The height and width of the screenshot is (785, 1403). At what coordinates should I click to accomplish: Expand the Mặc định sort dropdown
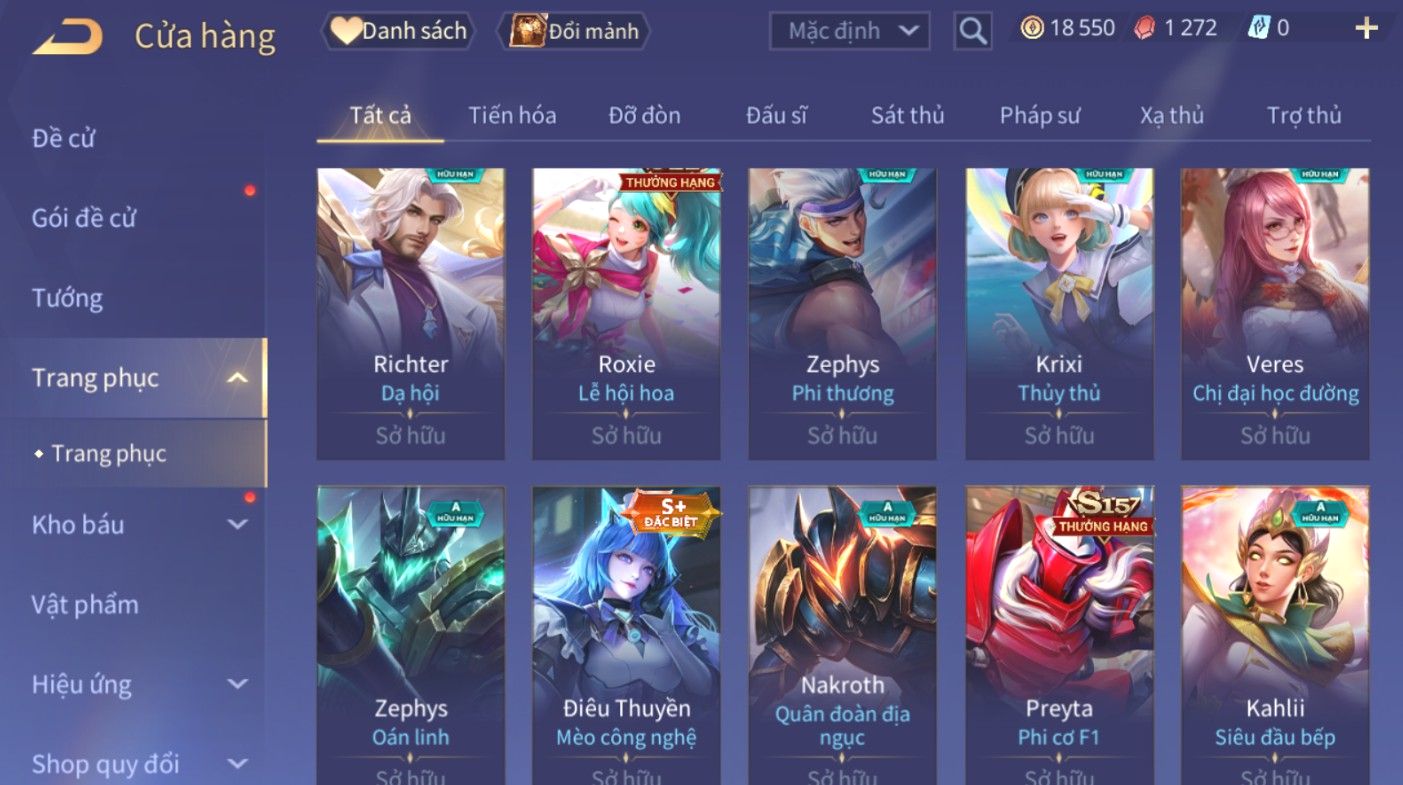tap(849, 31)
